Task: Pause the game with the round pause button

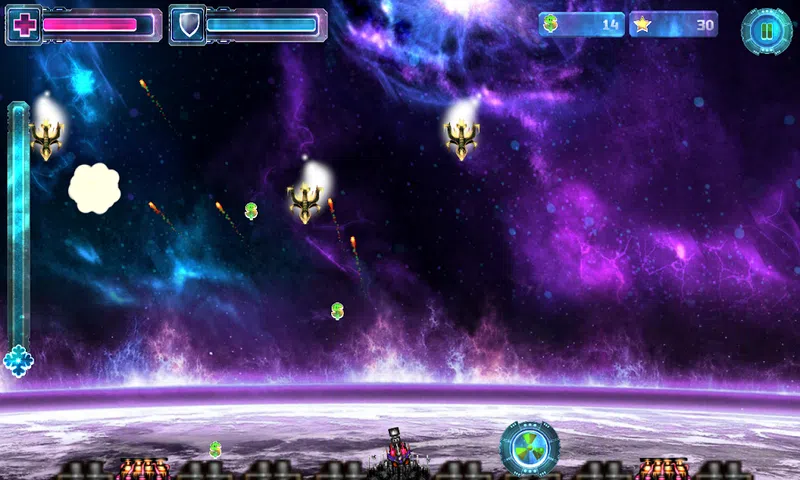Action: [766, 31]
